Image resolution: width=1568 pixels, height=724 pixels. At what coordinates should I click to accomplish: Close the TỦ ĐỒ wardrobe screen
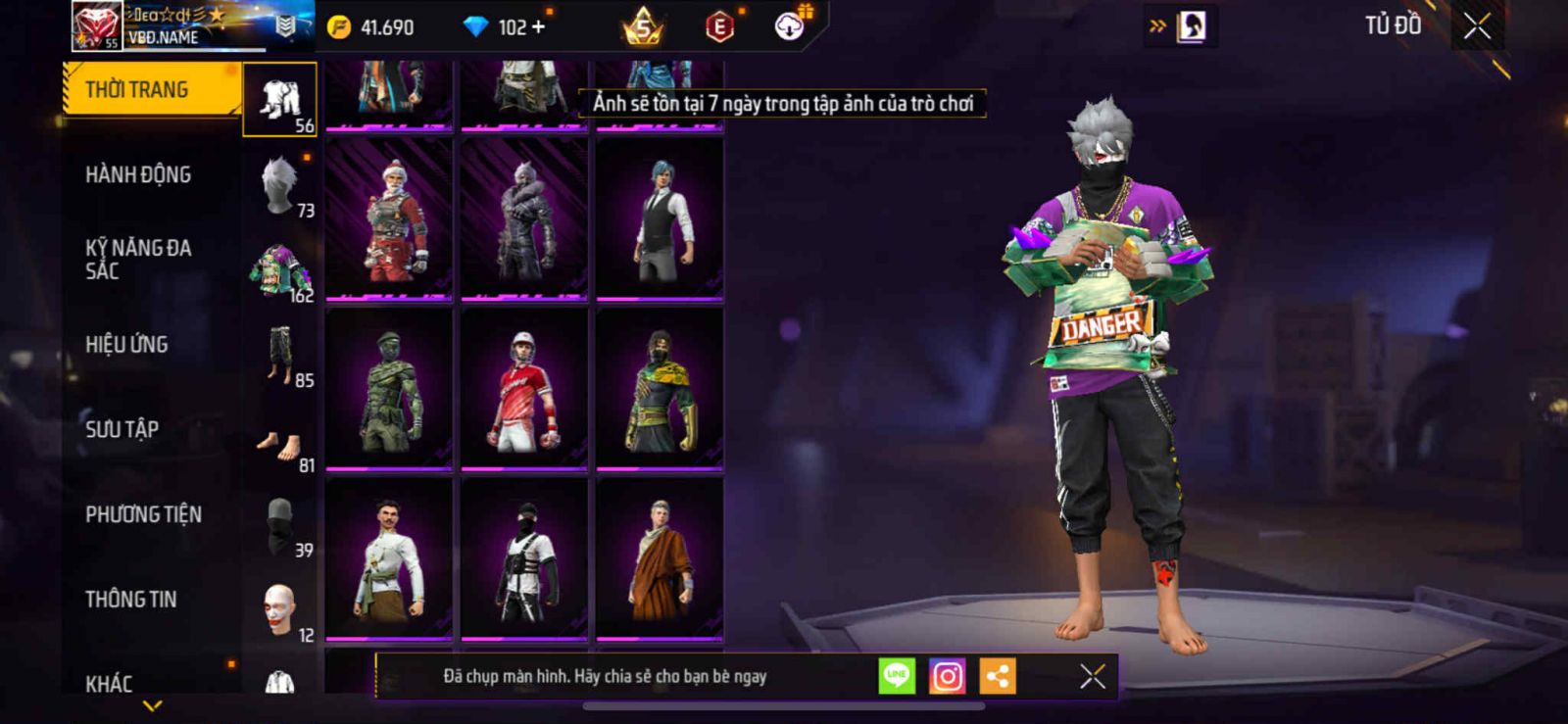pyautogui.click(x=1477, y=26)
